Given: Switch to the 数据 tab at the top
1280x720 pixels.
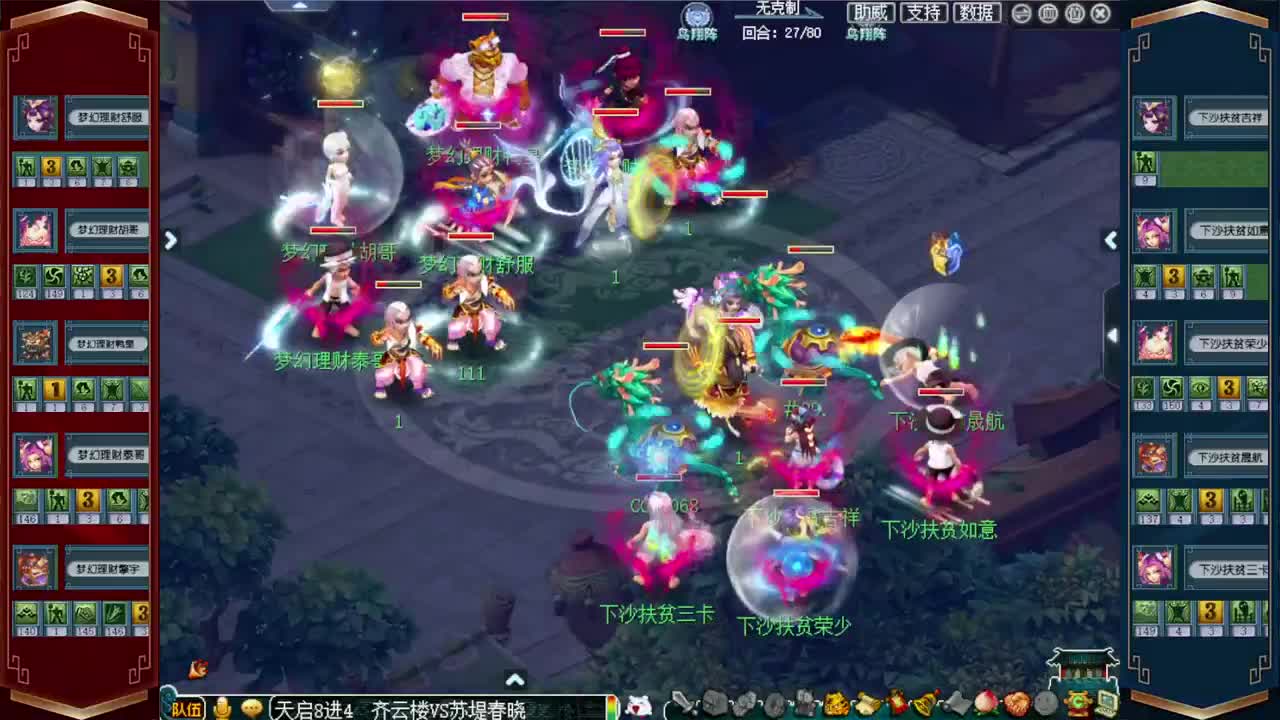Looking at the screenshot, I should click(x=975, y=13).
